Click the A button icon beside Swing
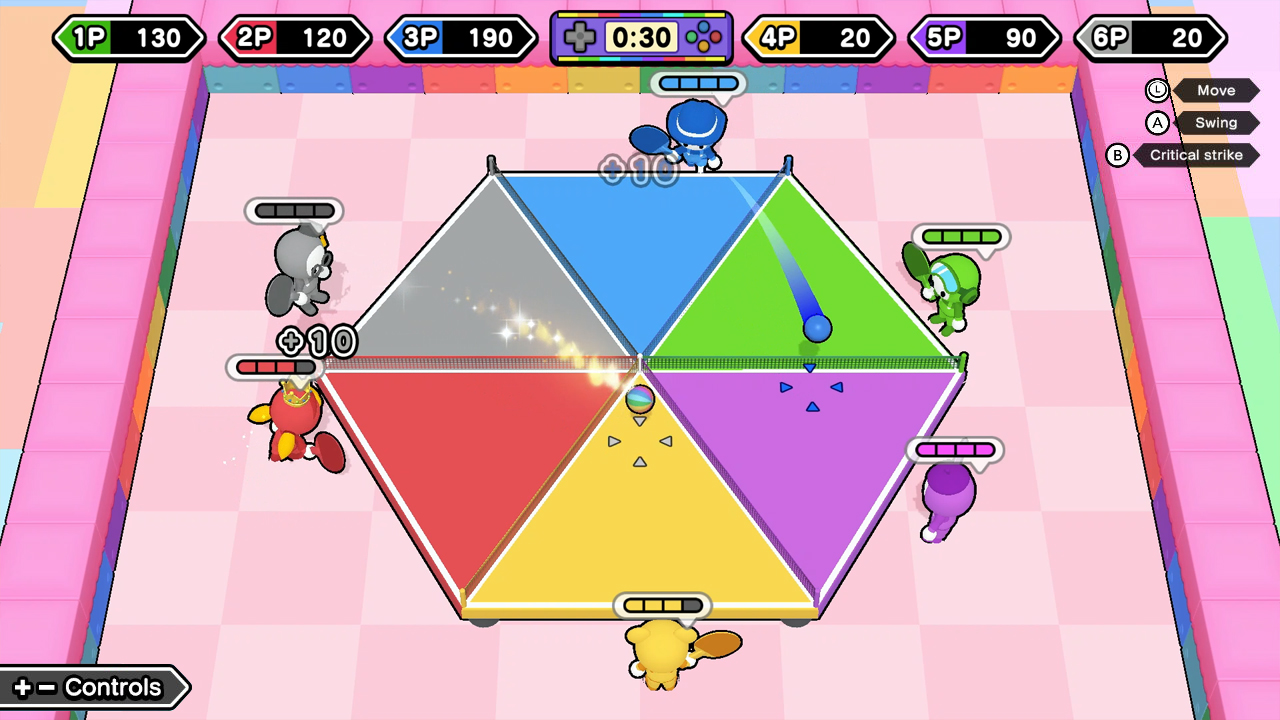Viewport: 1280px width, 720px height. [x=1158, y=122]
